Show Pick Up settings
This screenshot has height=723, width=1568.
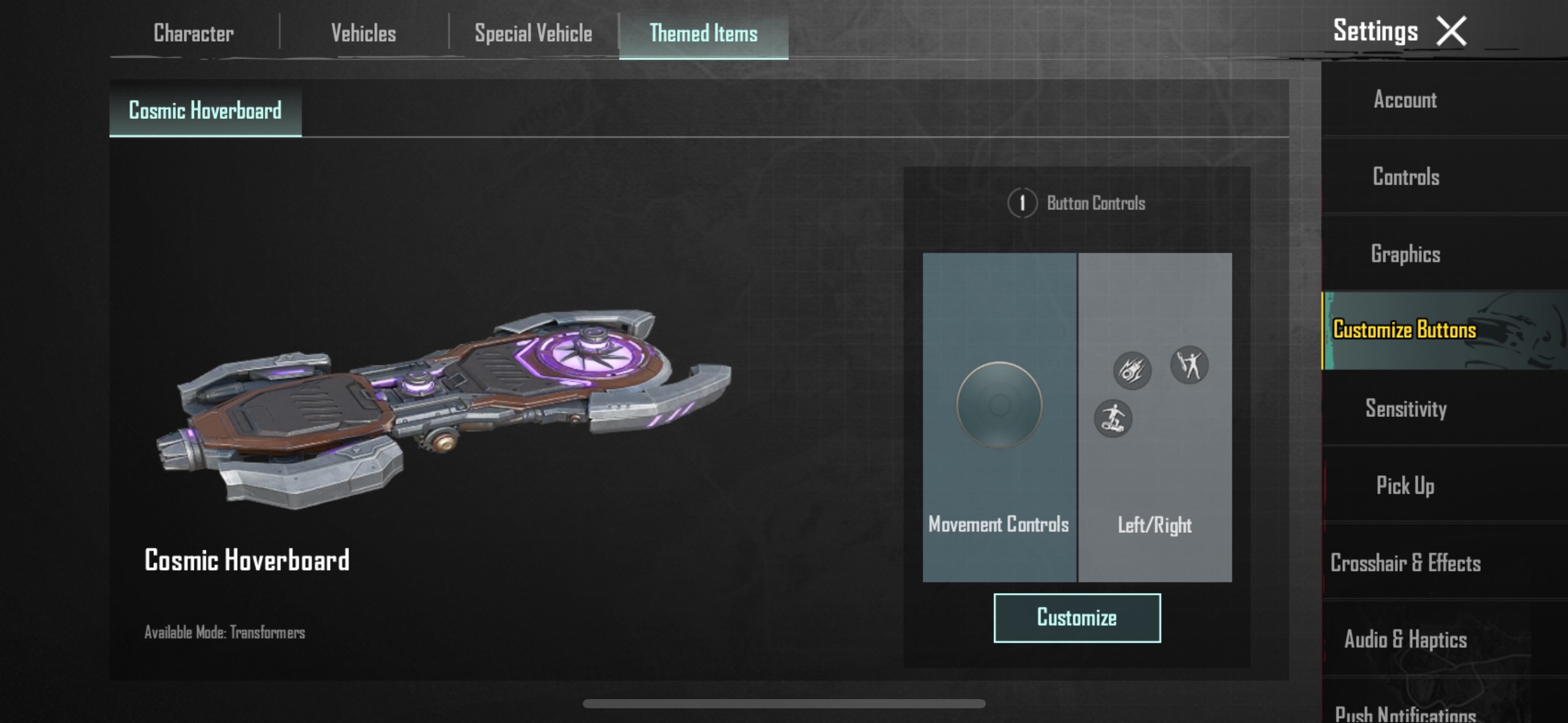coord(1405,486)
